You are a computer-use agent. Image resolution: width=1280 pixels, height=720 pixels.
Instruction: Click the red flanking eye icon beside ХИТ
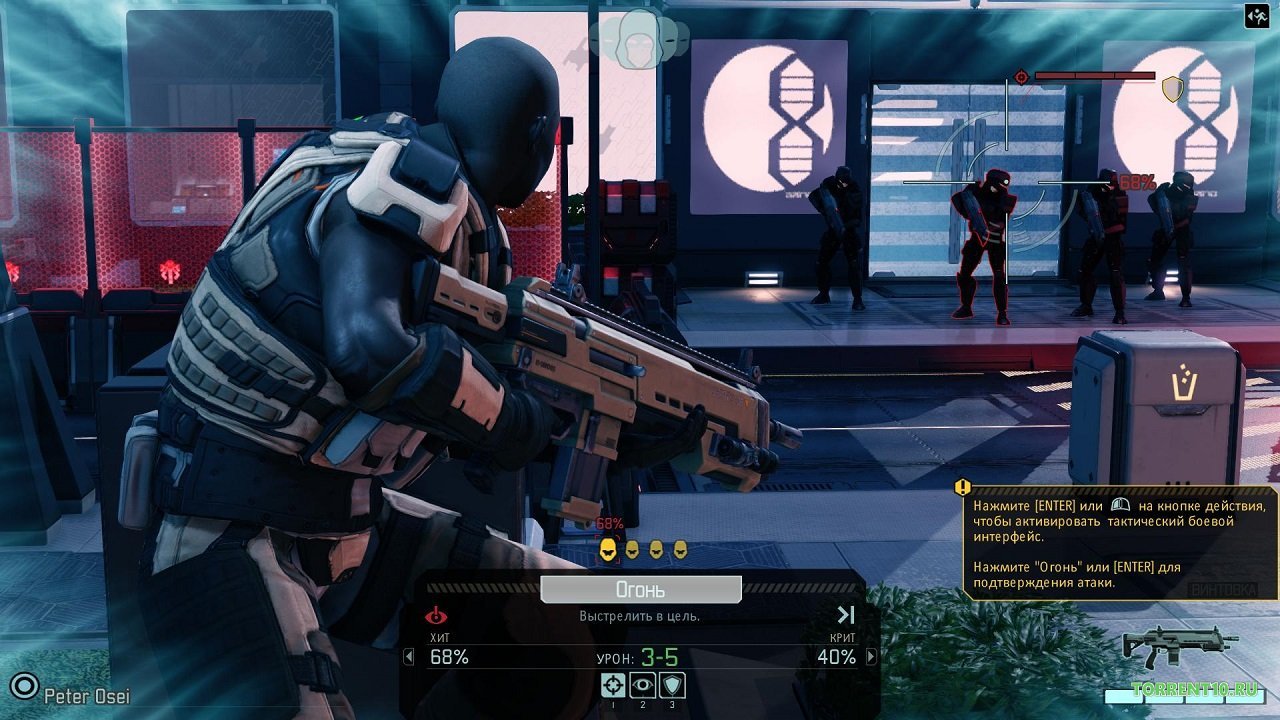tap(437, 617)
